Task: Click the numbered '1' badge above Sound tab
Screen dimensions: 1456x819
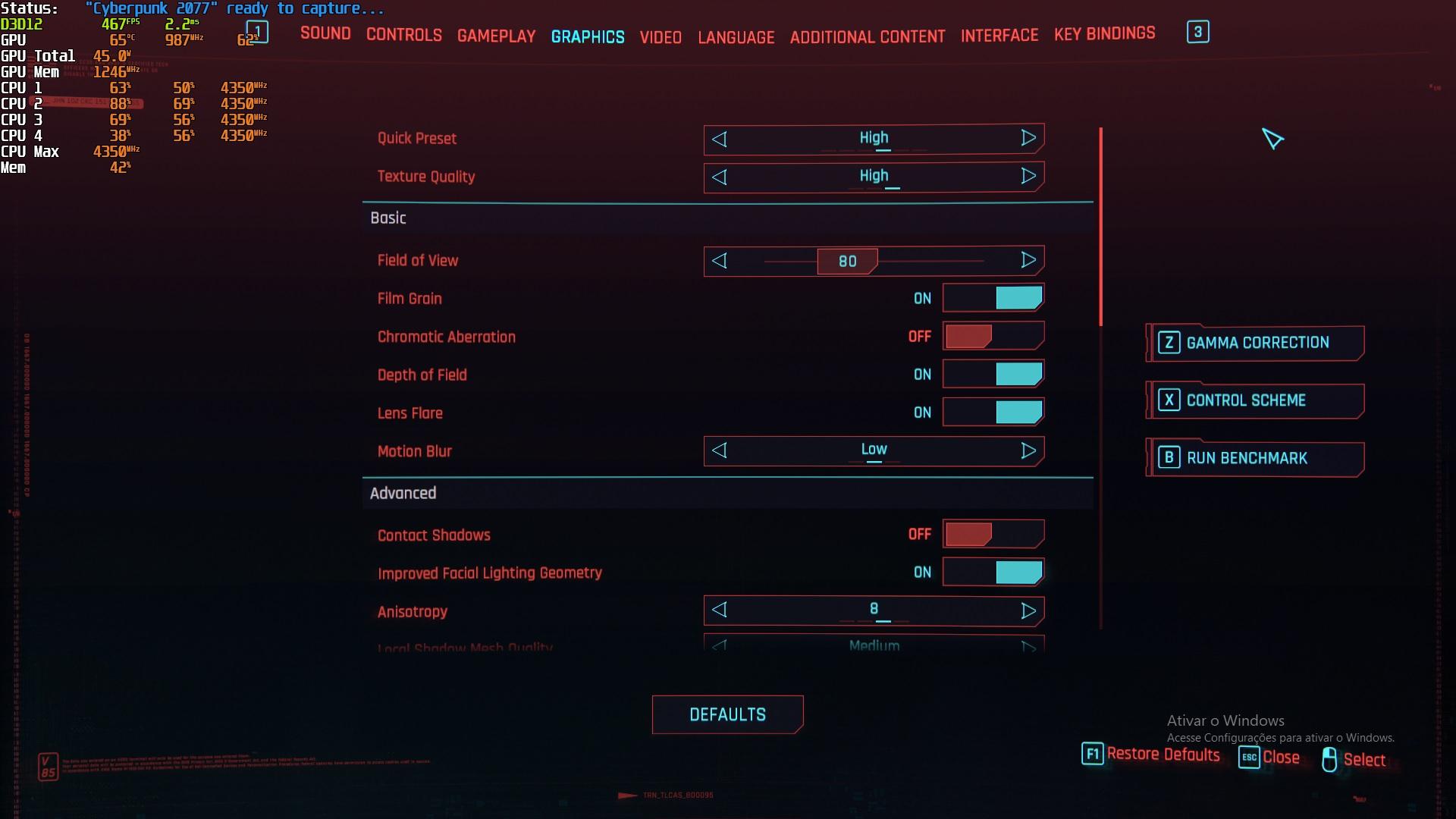Action: click(256, 31)
